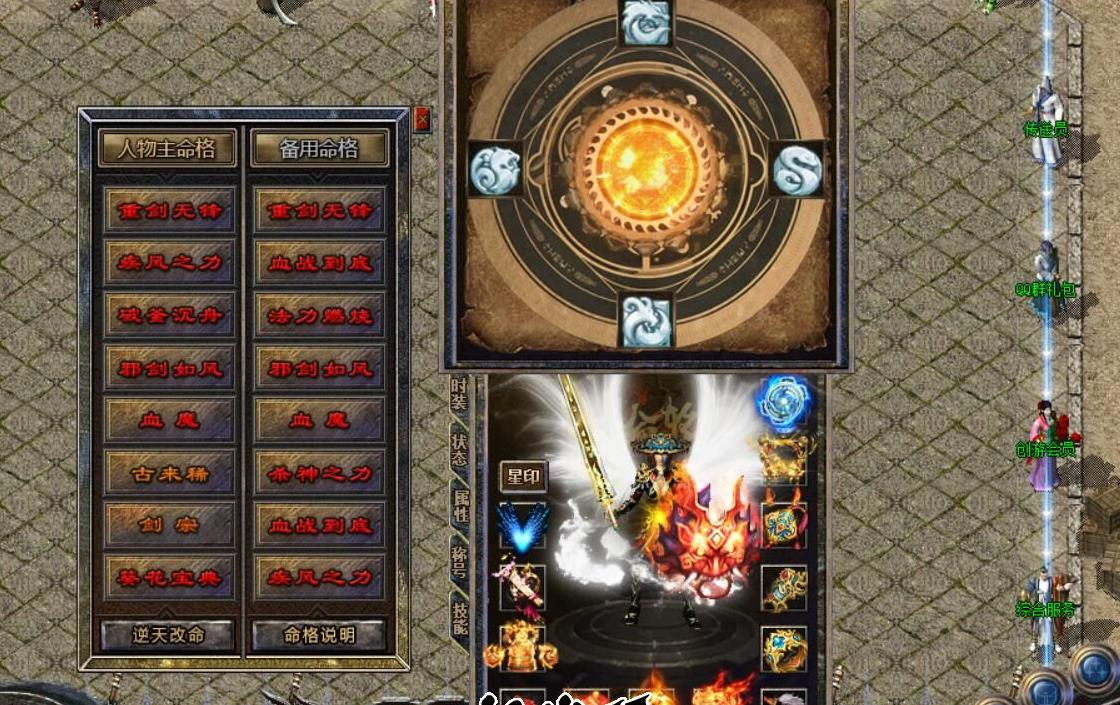Image resolution: width=1120 pixels, height=705 pixels.
Task: Choose the 杀神之力 destiny entry
Action: [320, 473]
